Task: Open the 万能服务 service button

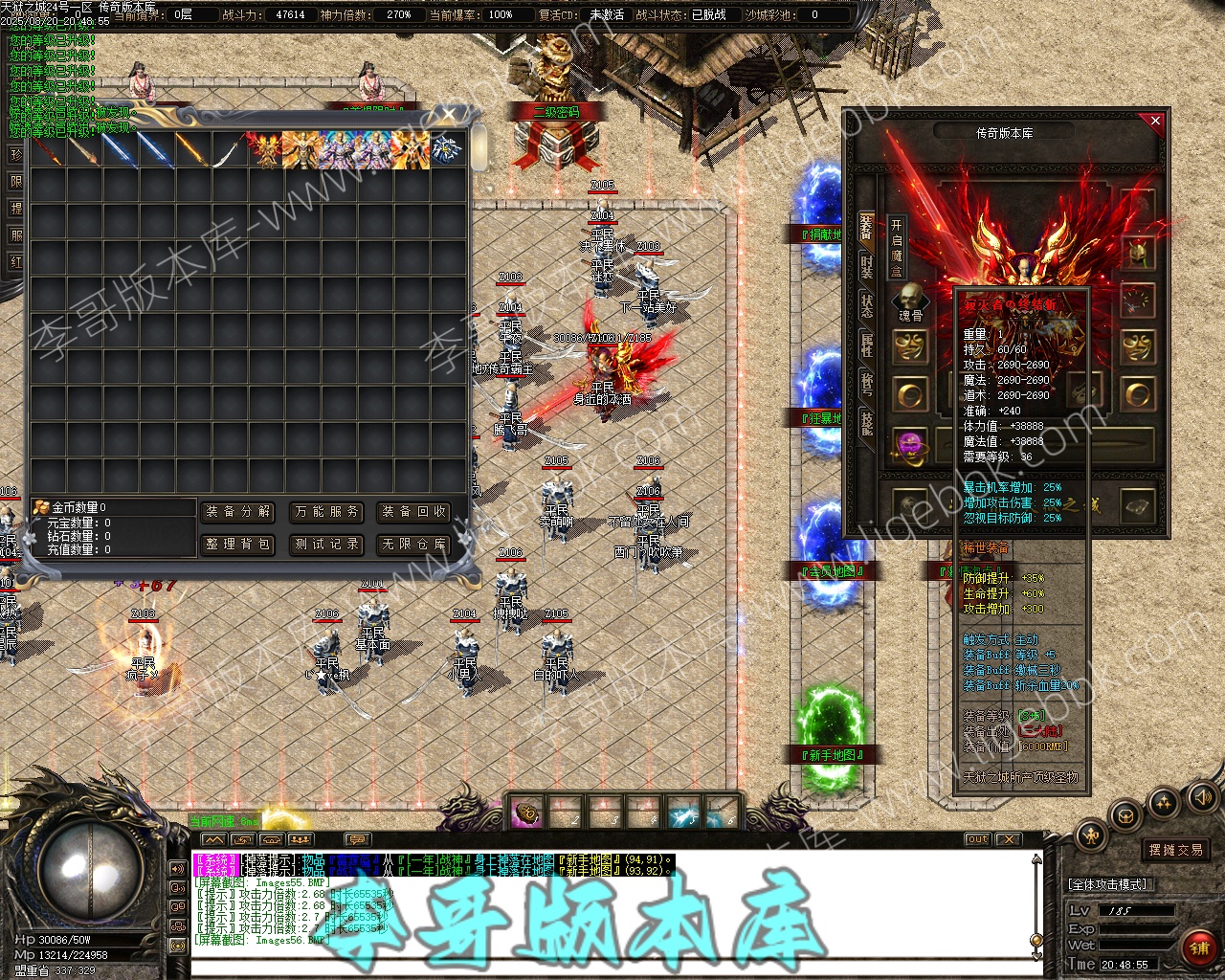Action: (x=327, y=512)
